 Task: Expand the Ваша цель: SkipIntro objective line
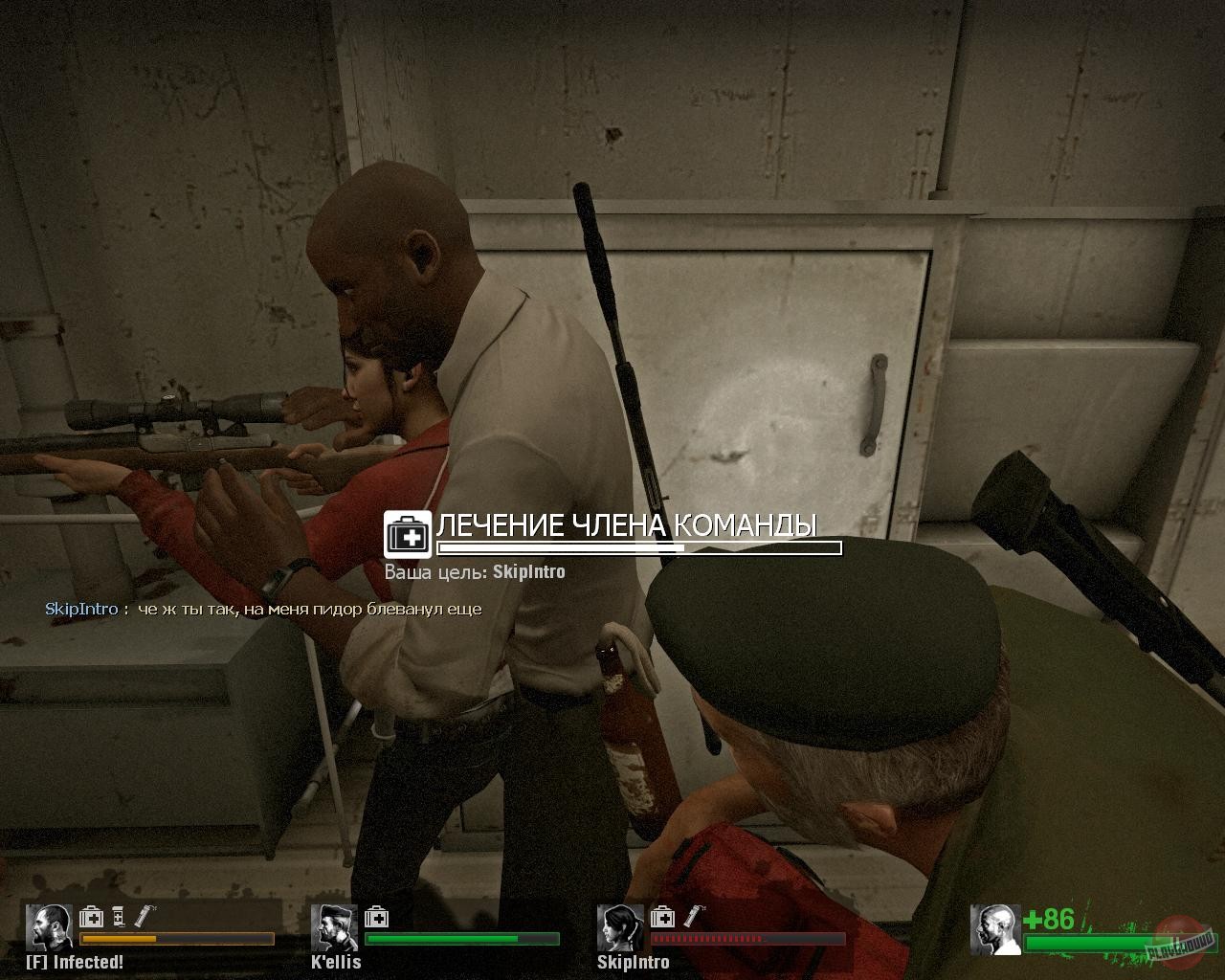click(x=475, y=570)
